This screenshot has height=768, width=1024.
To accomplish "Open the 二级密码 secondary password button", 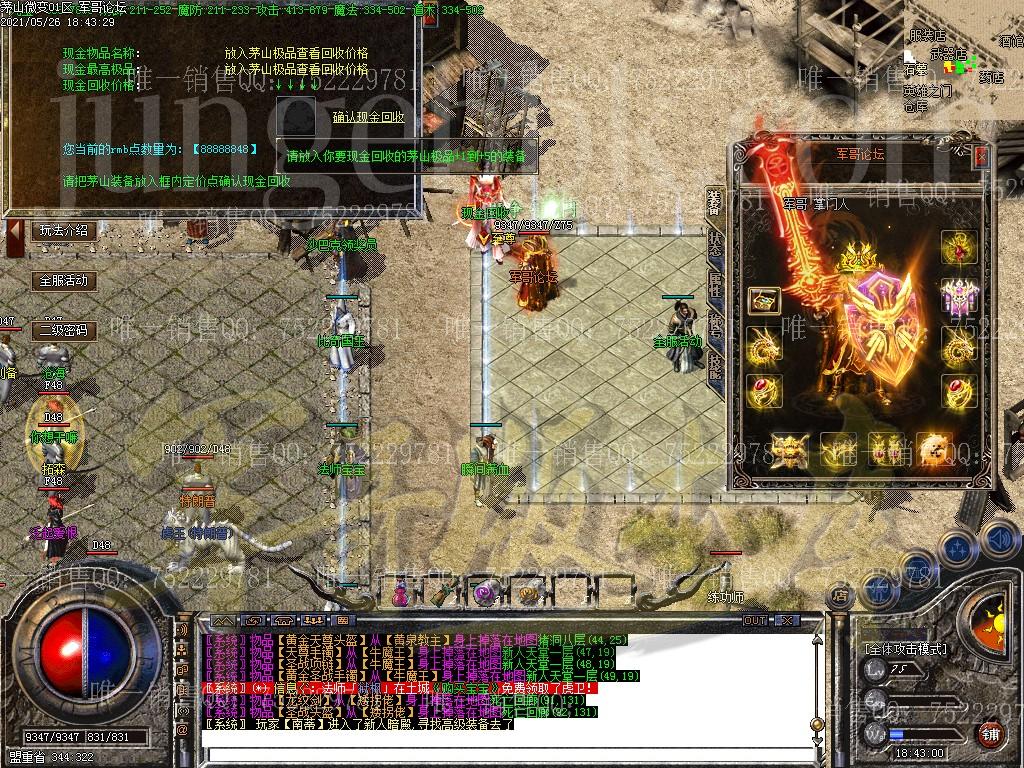I will coord(62,329).
